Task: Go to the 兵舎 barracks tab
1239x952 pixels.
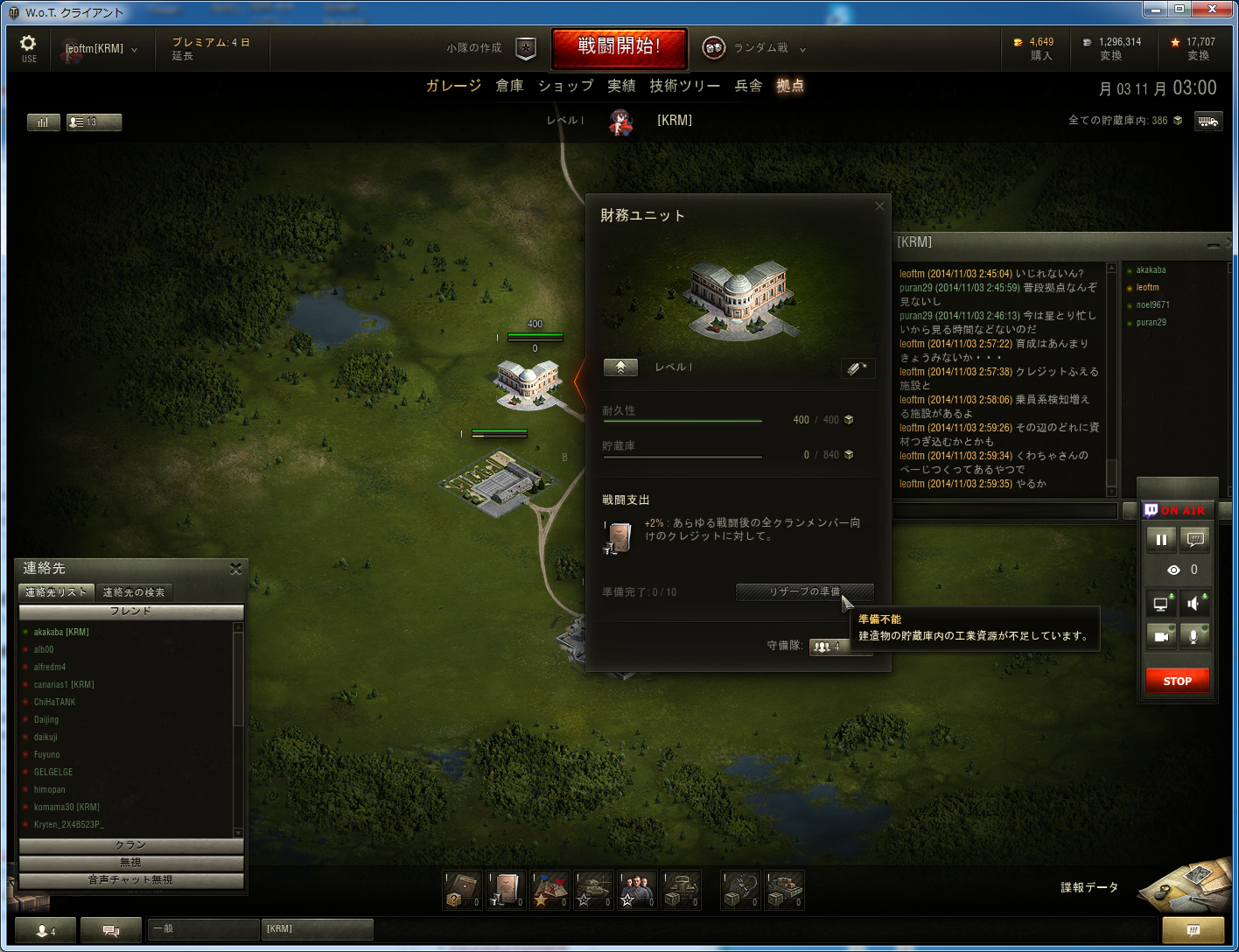Action: [x=748, y=86]
